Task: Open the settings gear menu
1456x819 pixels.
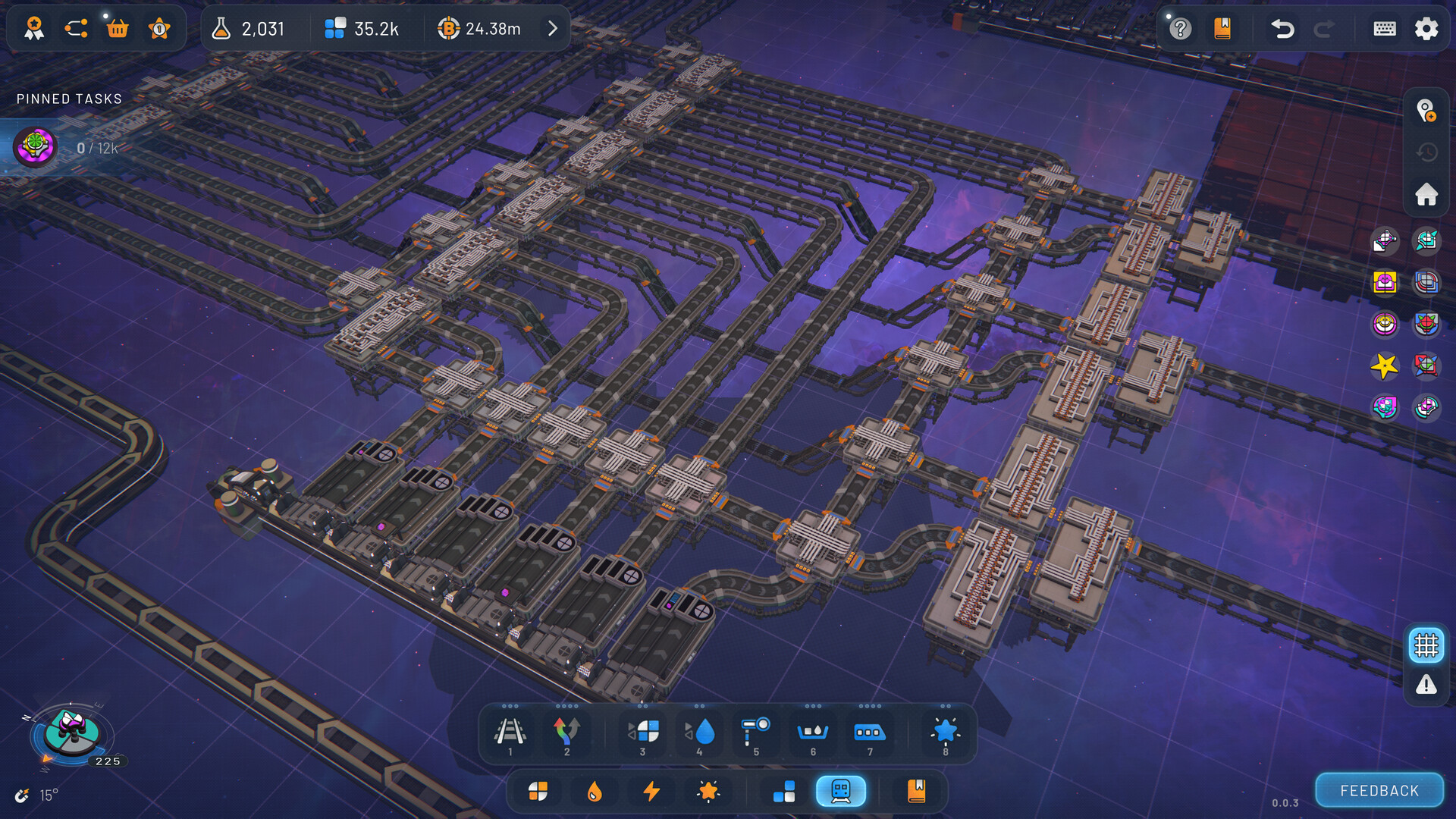Action: pos(1426,29)
